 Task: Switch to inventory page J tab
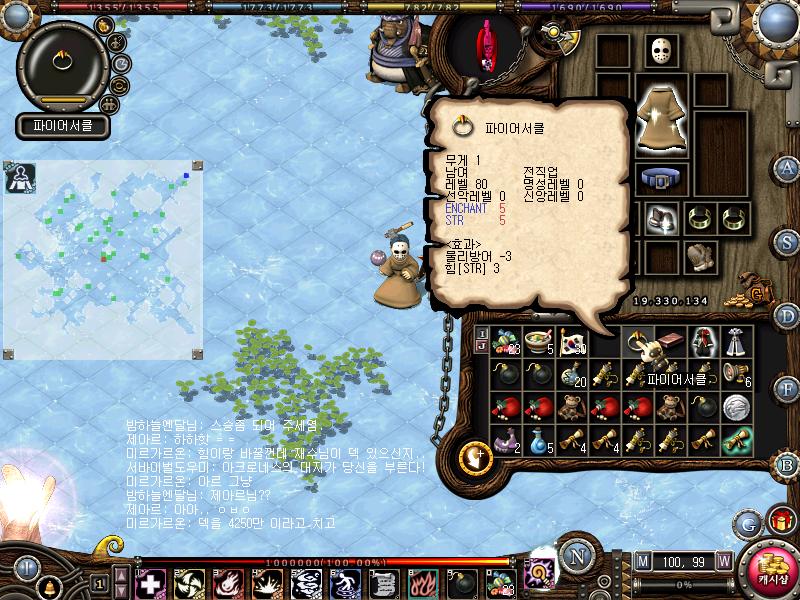click(x=482, y=347)
